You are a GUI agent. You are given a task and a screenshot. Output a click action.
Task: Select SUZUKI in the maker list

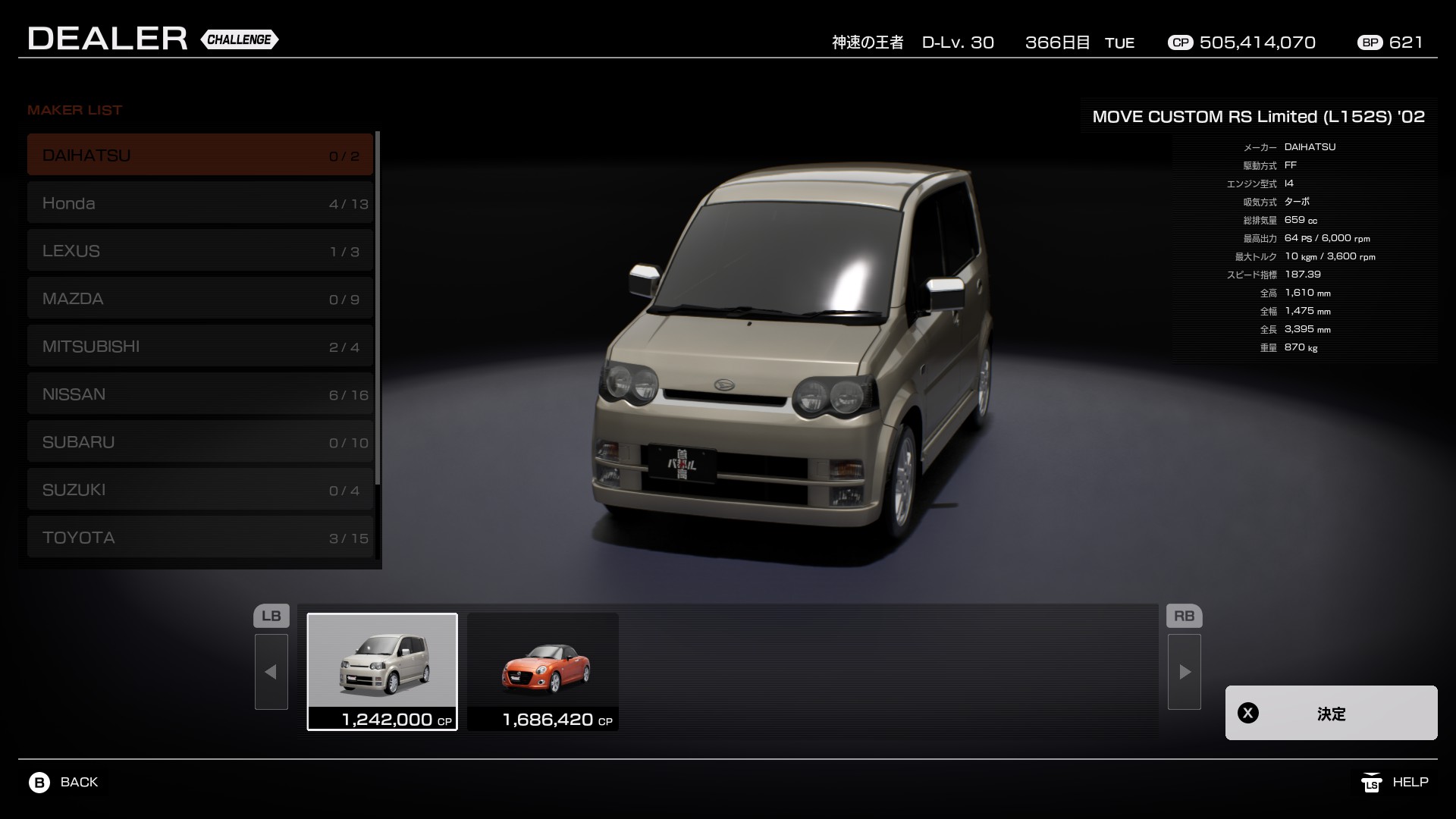point(200,490)
